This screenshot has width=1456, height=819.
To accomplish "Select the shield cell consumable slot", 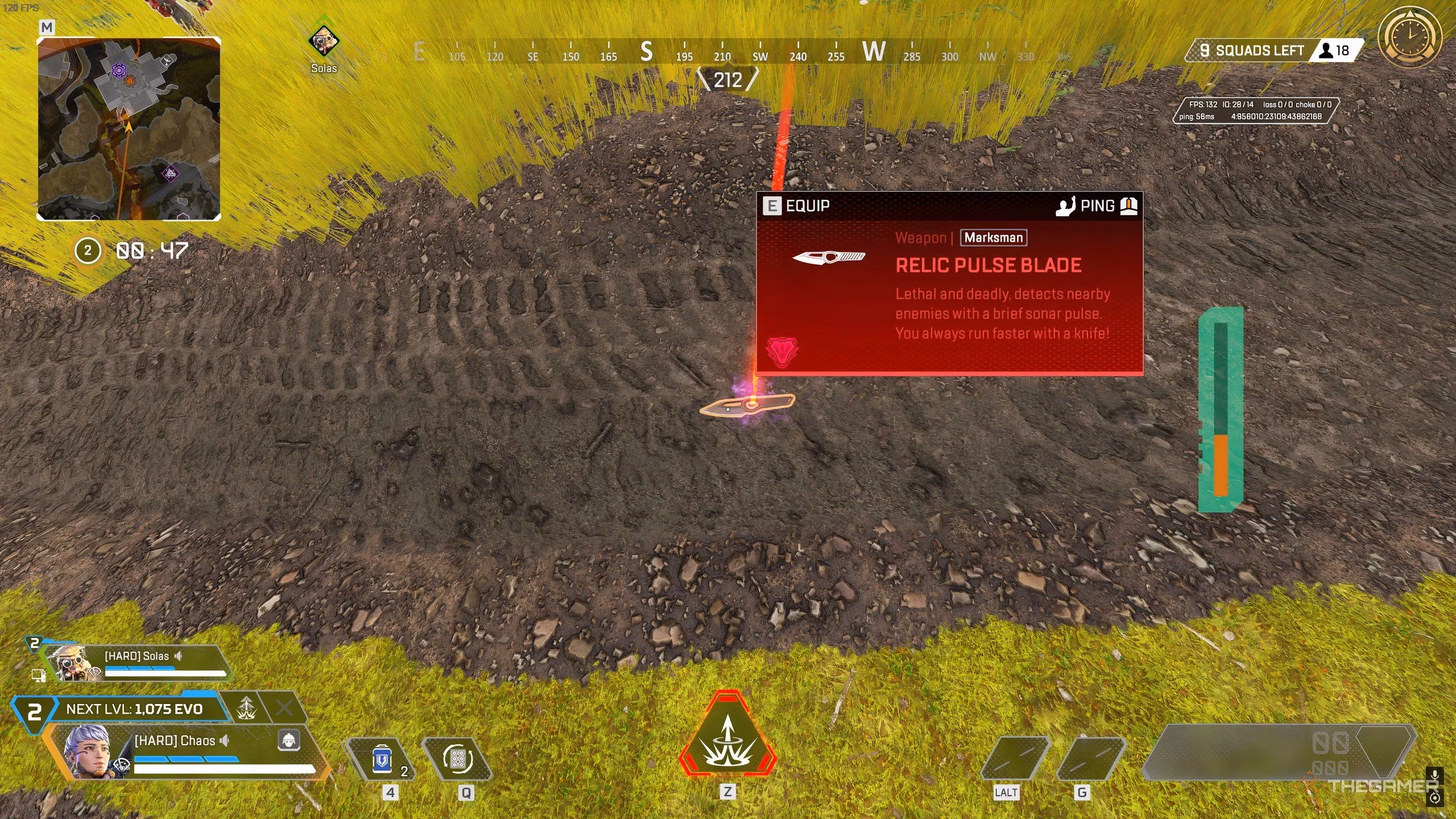I will point(382,760).
